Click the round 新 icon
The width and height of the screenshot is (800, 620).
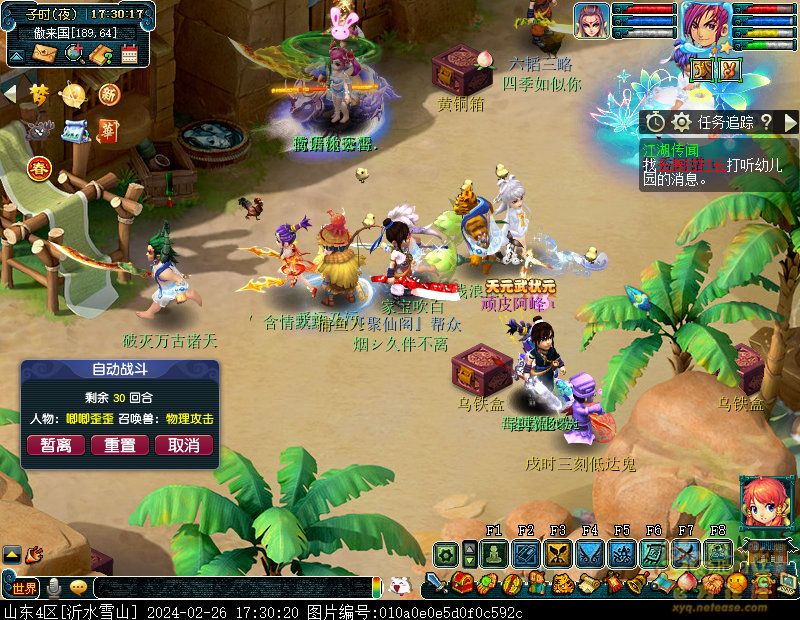tap(109, 95)
